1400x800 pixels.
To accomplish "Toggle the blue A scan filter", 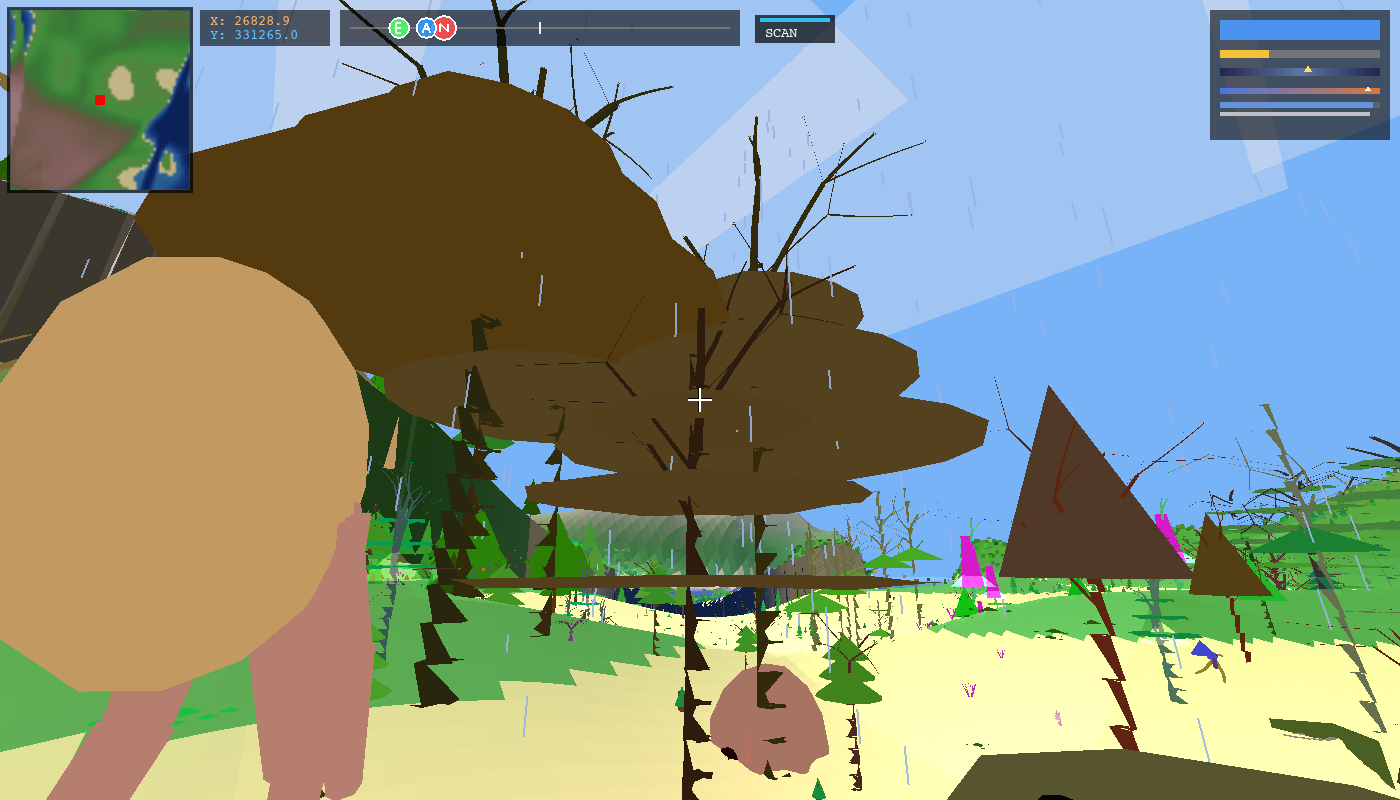I will click(426, 27).
